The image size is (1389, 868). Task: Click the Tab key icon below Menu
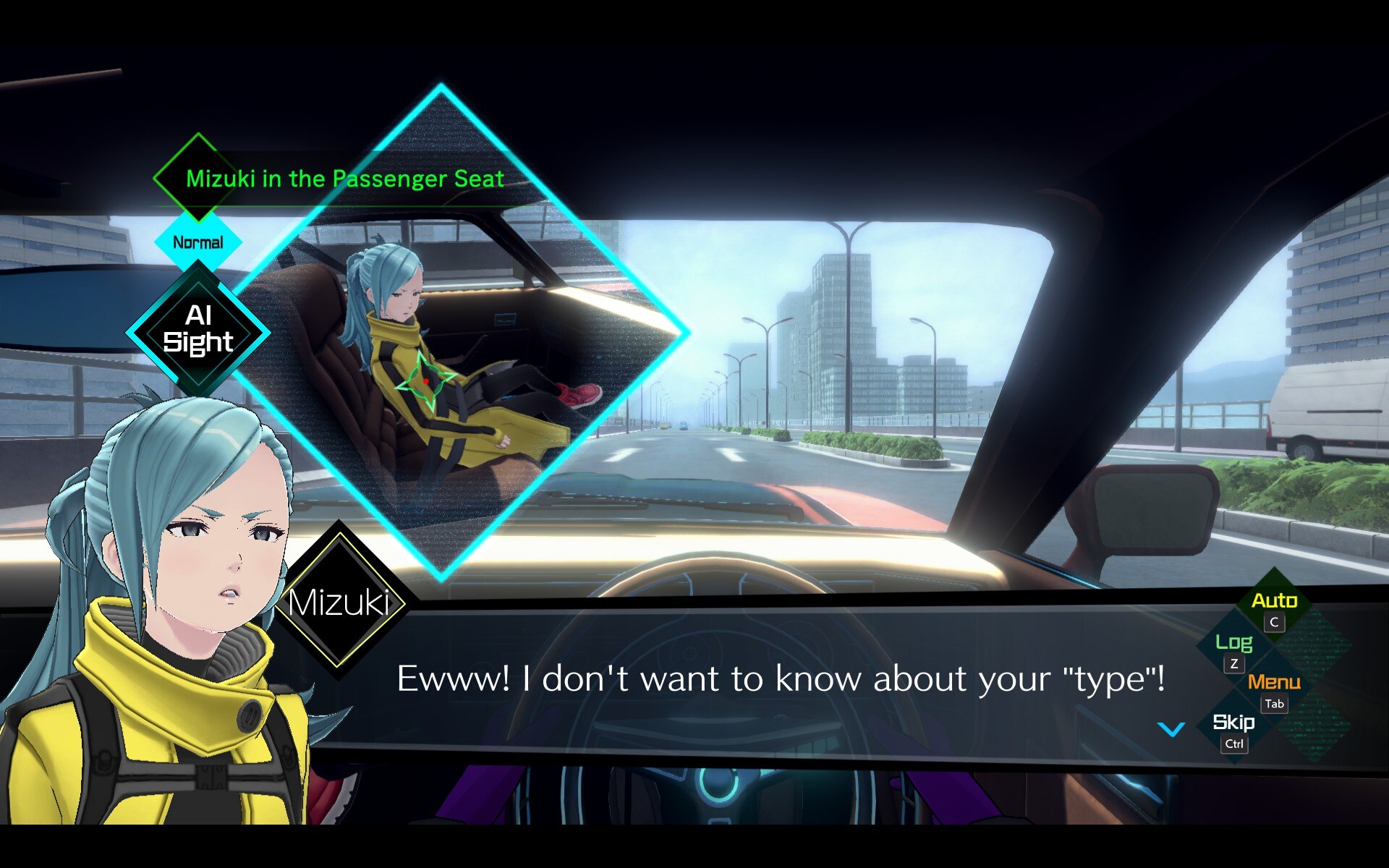tap(1274, 704)
